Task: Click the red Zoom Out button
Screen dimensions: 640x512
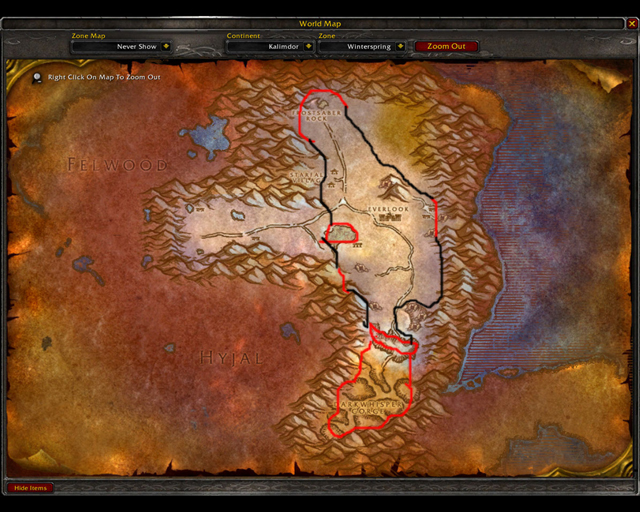Action: point(446,46)
